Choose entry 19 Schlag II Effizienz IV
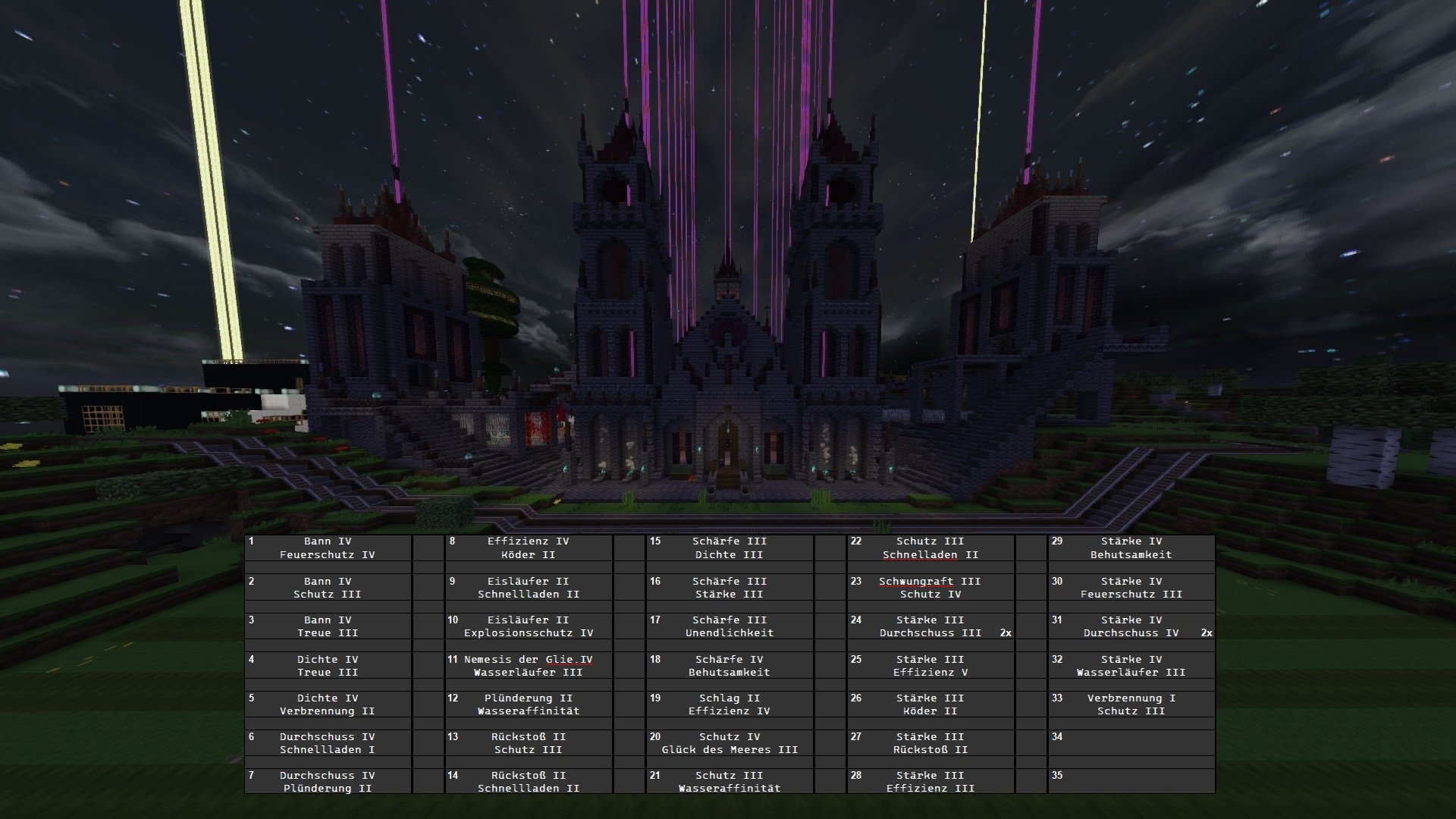1456x819 pixels. tap(730, 704)
